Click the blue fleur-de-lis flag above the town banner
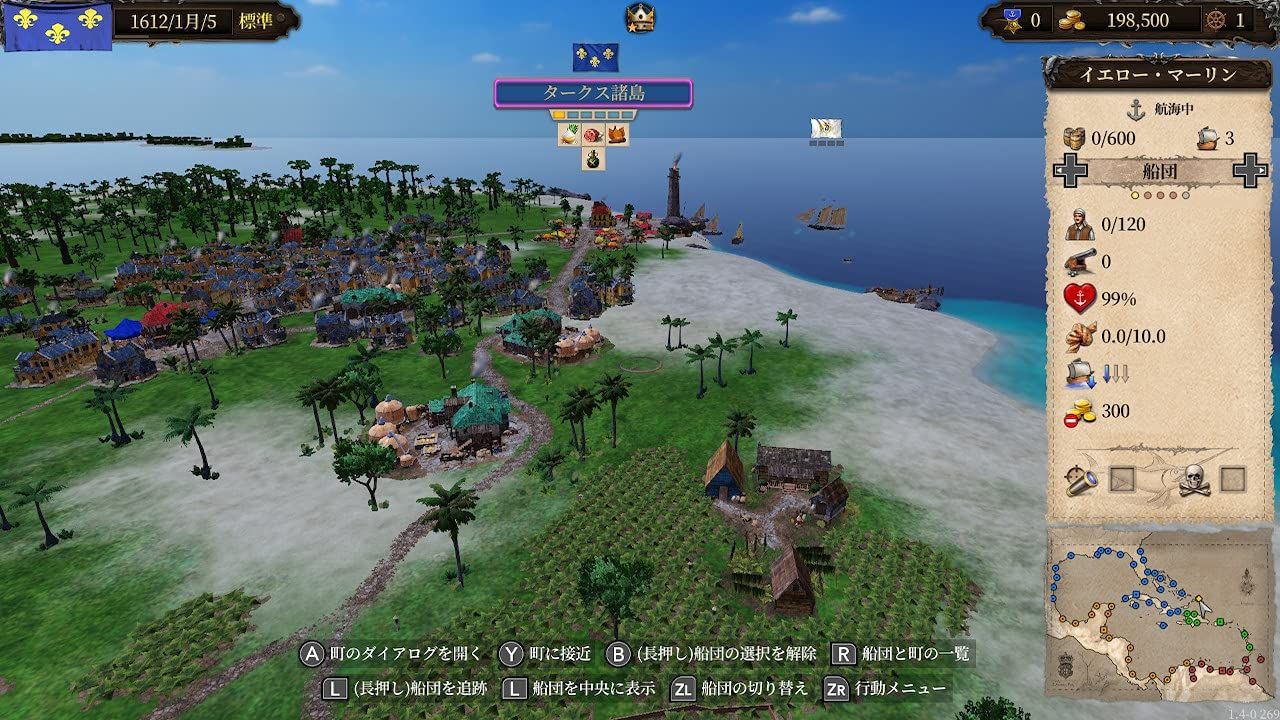The image size is (1280, 720). click(x=595, y=57)
